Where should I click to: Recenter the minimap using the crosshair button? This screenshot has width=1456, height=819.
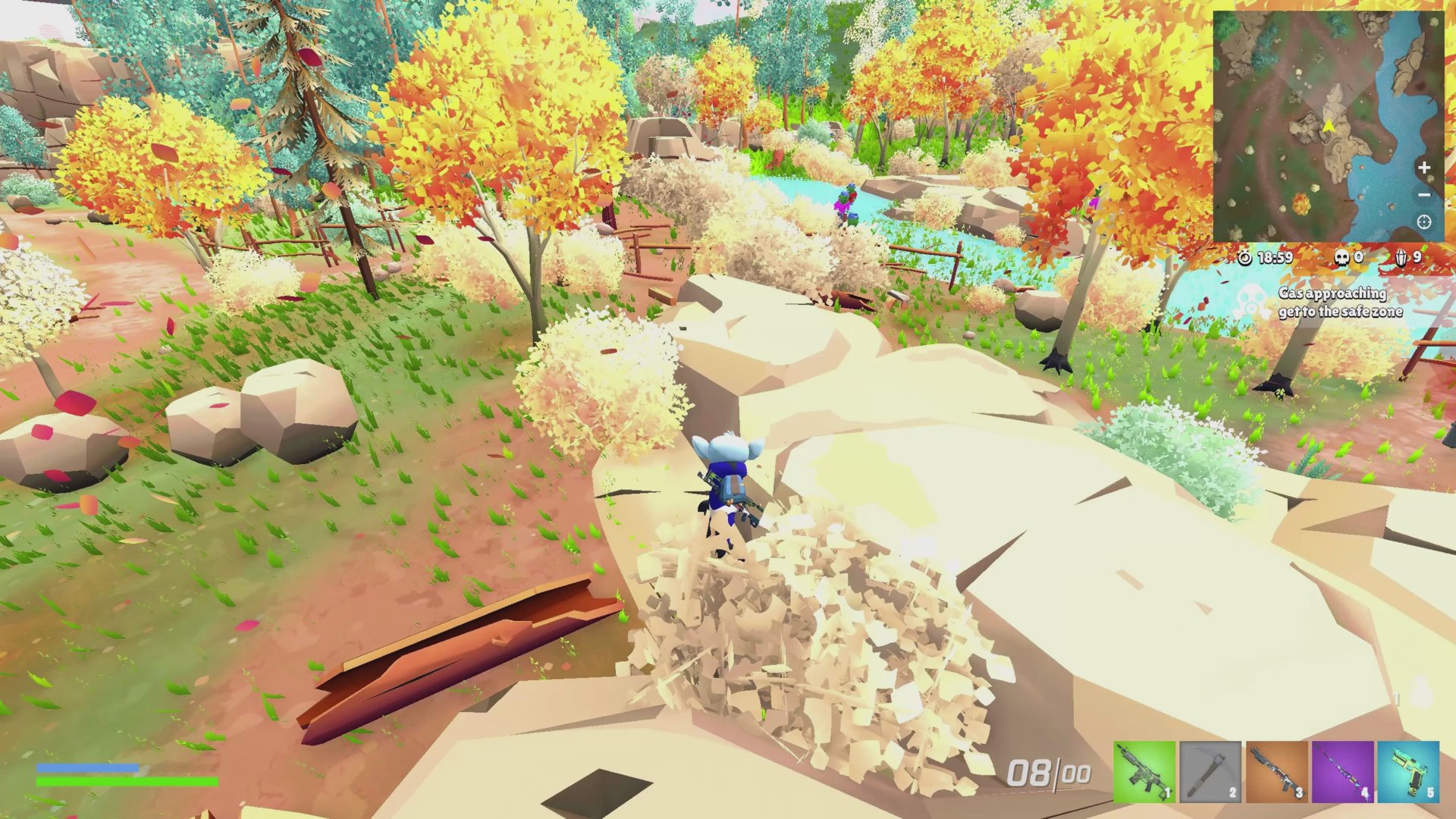[1424, 222]
